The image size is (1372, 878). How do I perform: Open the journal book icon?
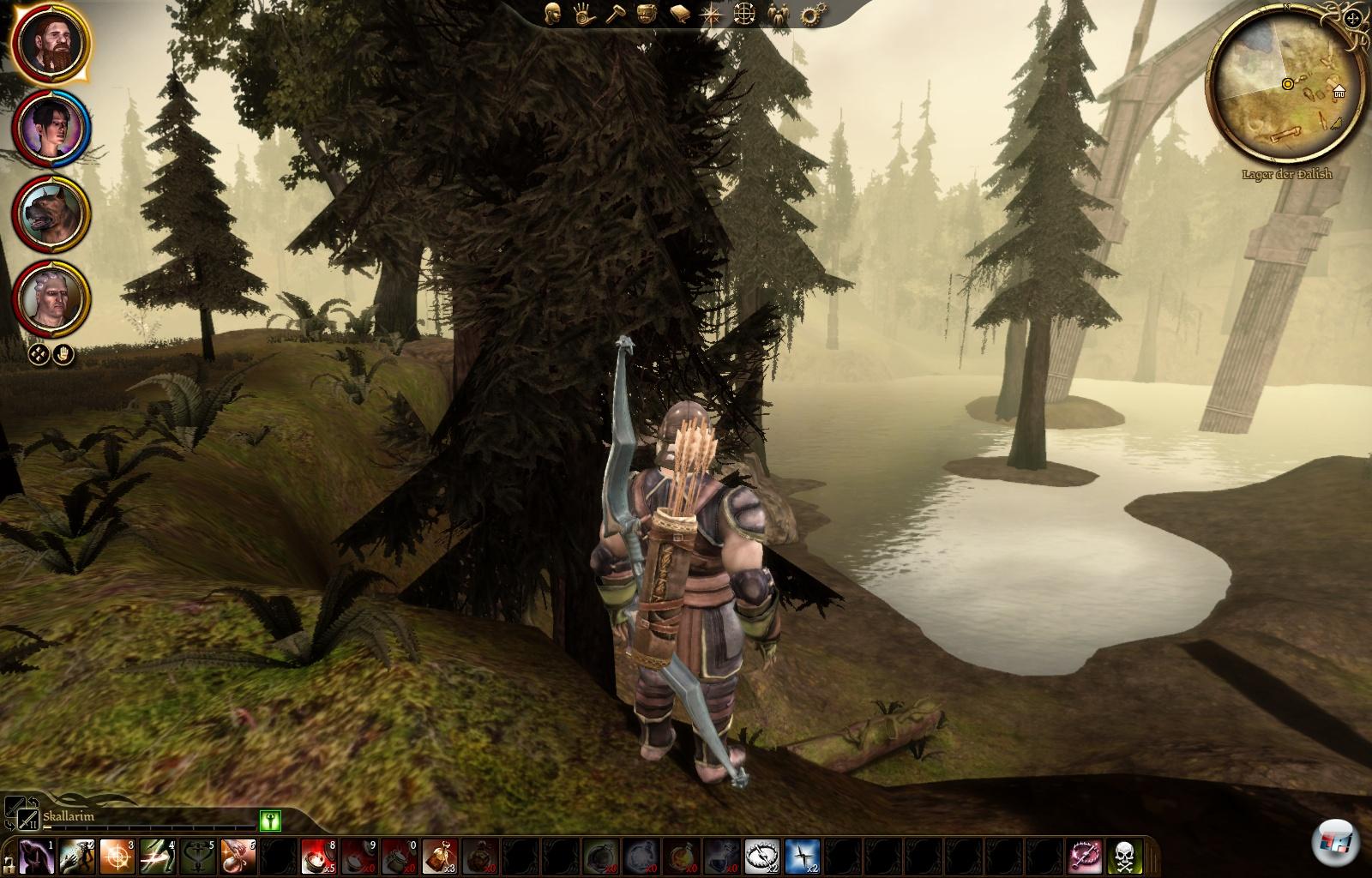point(679,15)
